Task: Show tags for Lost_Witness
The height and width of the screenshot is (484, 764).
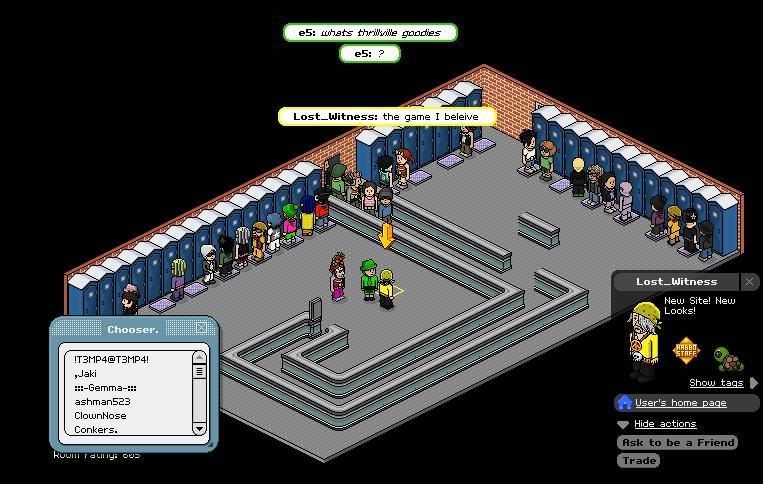Action: click(716, 383)
